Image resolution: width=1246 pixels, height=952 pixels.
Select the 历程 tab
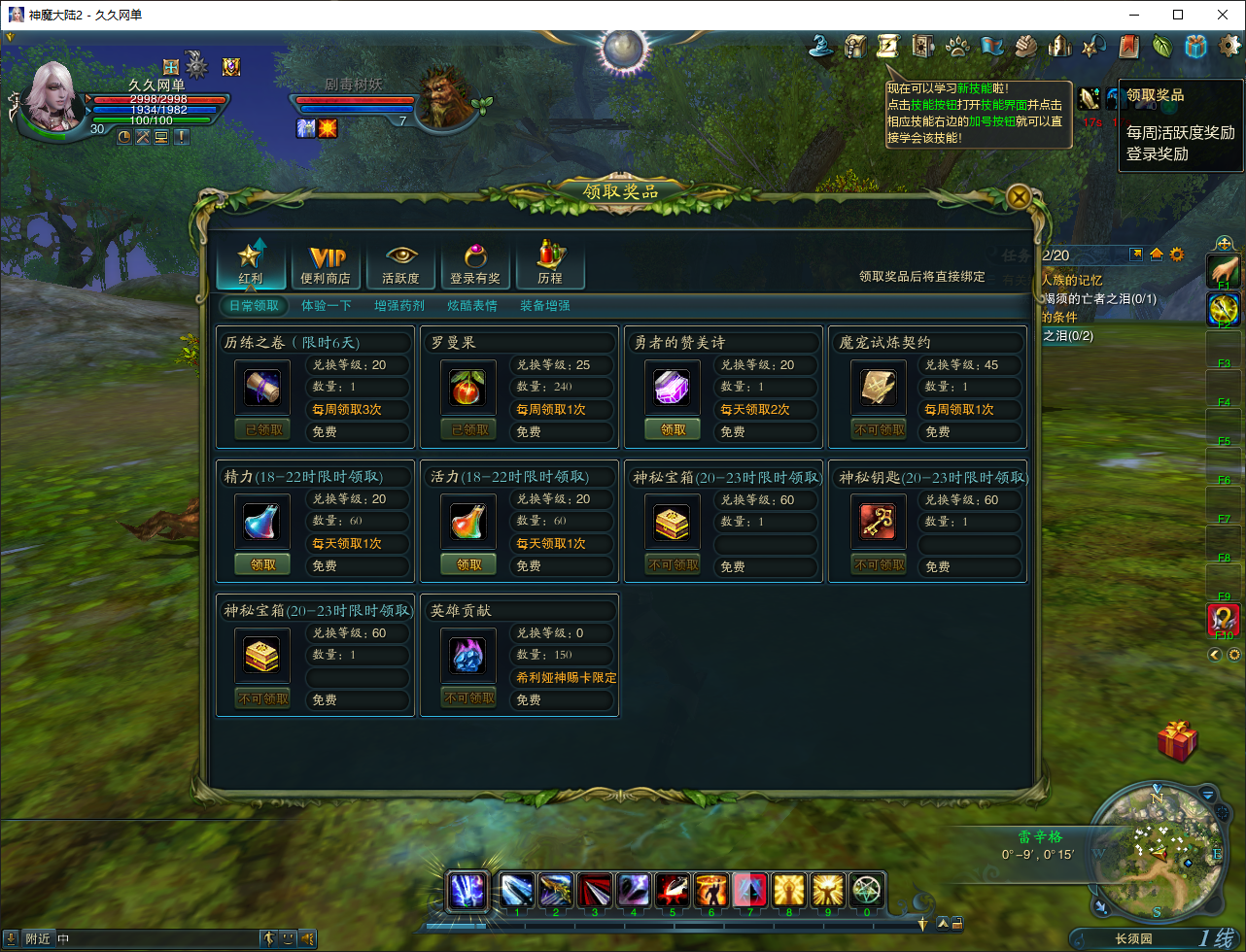tap(550, 263)
